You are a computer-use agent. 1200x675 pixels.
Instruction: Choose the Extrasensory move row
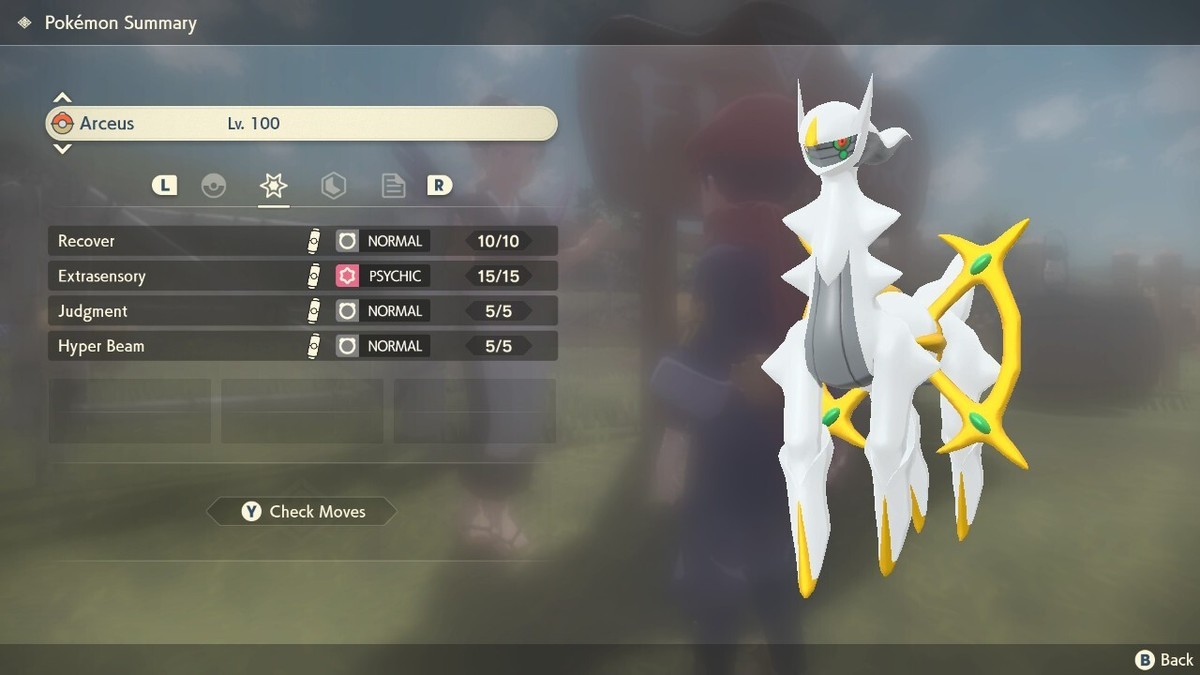tap(302, 276)
